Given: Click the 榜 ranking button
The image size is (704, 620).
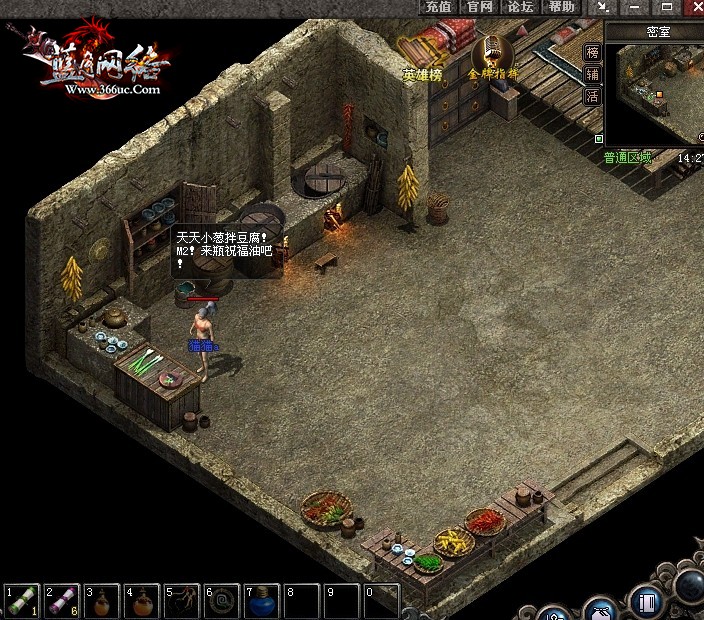Looking at the screenshot, I should tap(593, 53).
